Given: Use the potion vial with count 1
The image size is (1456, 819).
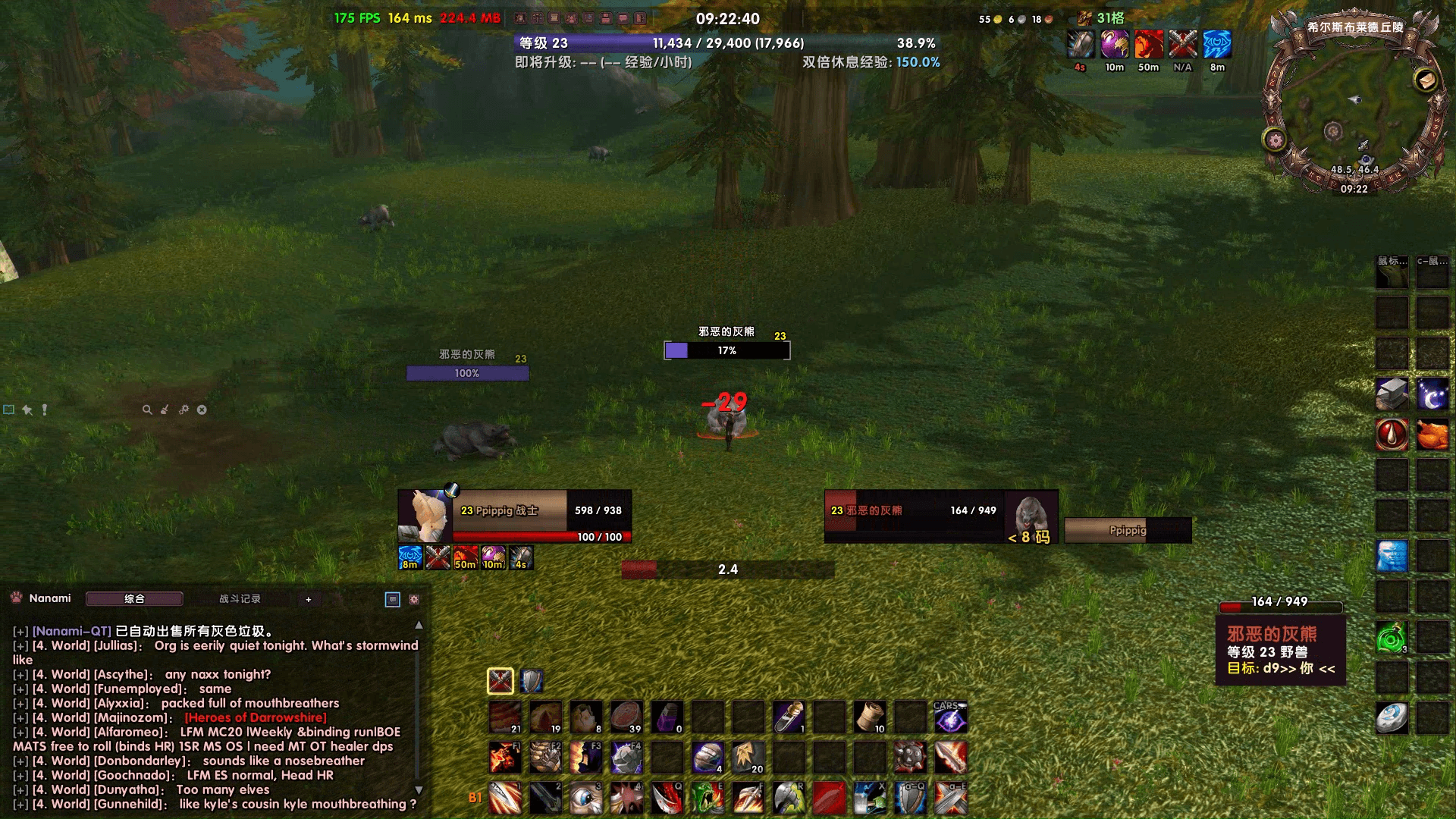Looking at the screenshot, I should pos(788,717).
